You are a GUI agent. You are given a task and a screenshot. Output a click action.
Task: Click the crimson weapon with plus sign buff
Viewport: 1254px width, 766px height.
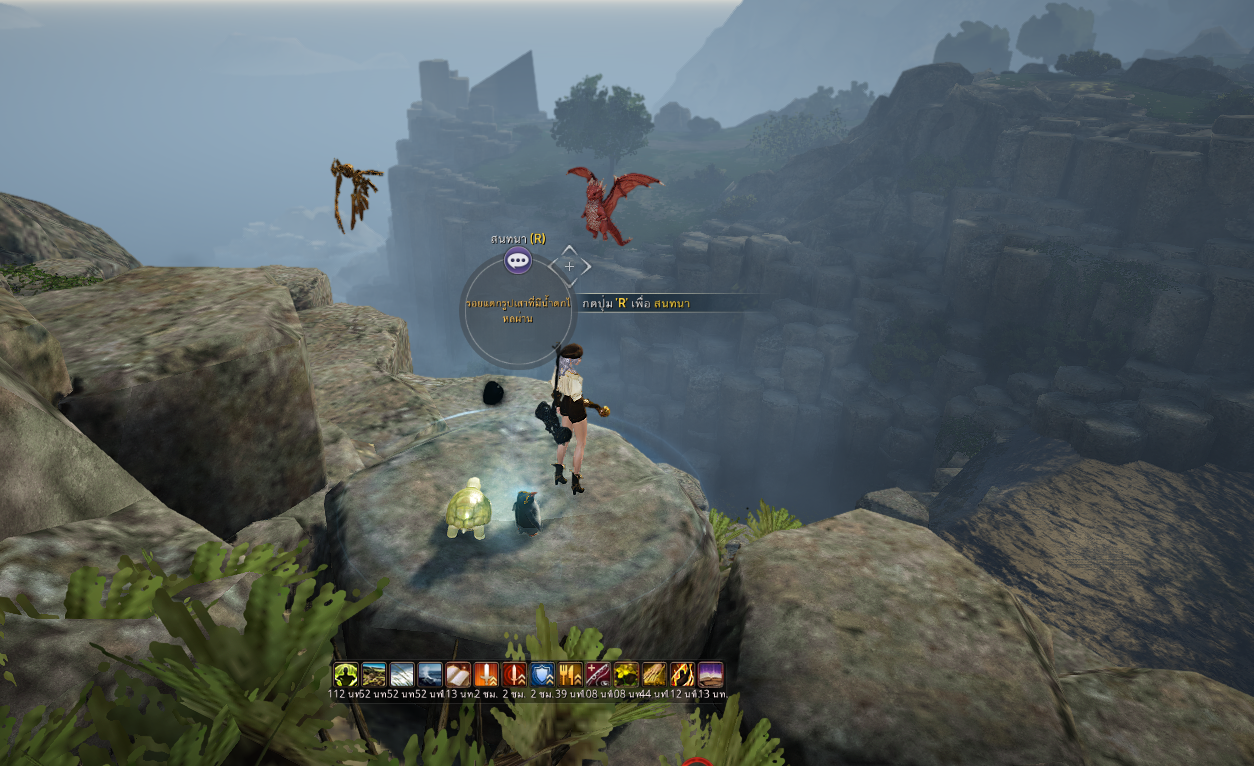coord(598,674)
